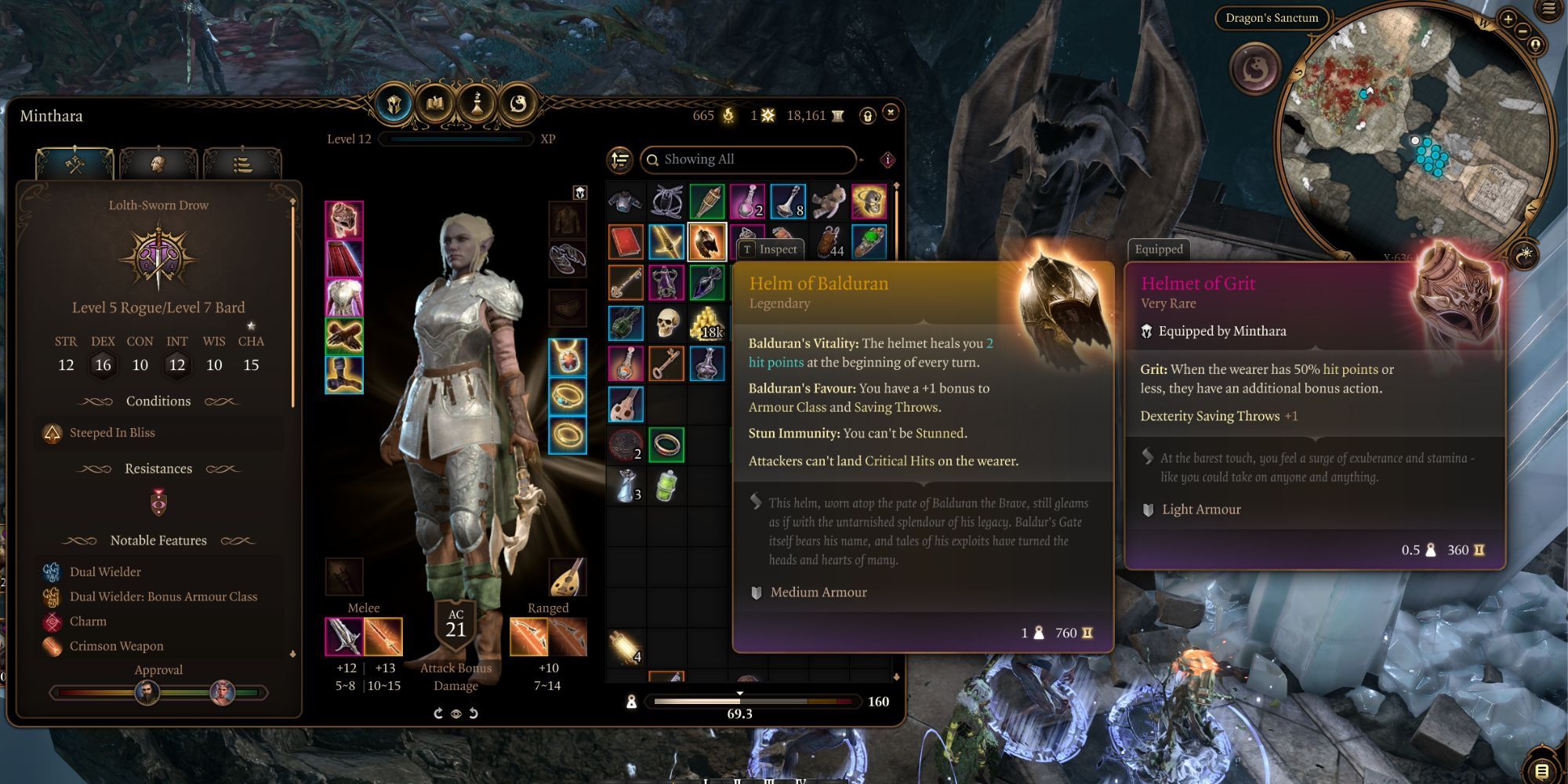This screenshot has width=1568, height=784.
Task: Select the Helm of Balduran inventory slot
Action: pos(706,241)
